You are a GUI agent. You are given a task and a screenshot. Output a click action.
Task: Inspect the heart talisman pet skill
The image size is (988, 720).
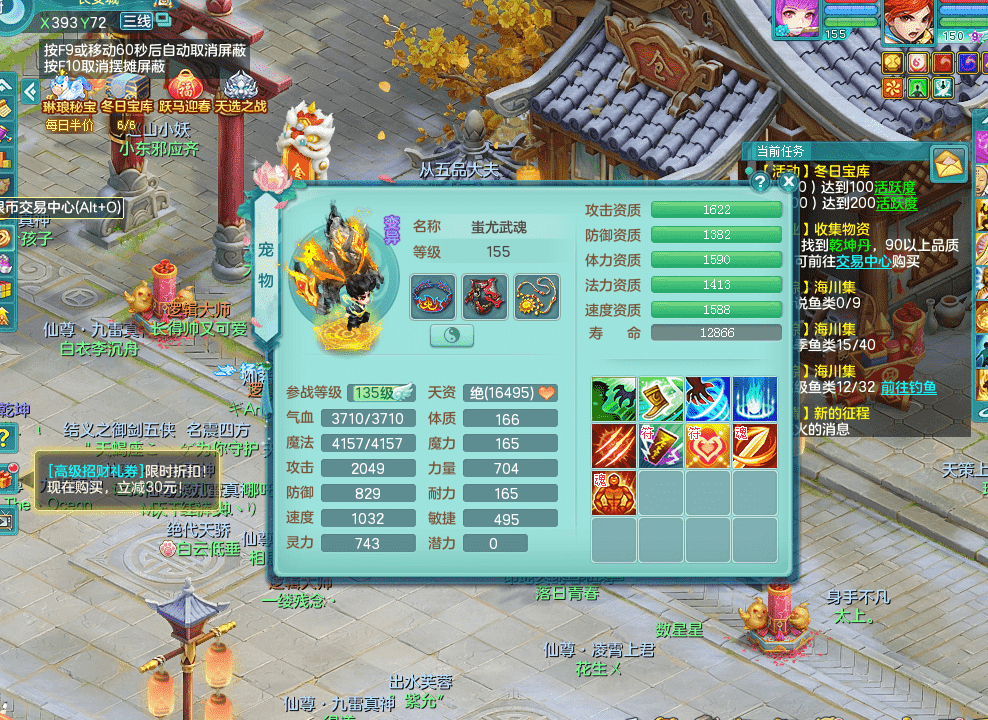(x=707, y=446)
